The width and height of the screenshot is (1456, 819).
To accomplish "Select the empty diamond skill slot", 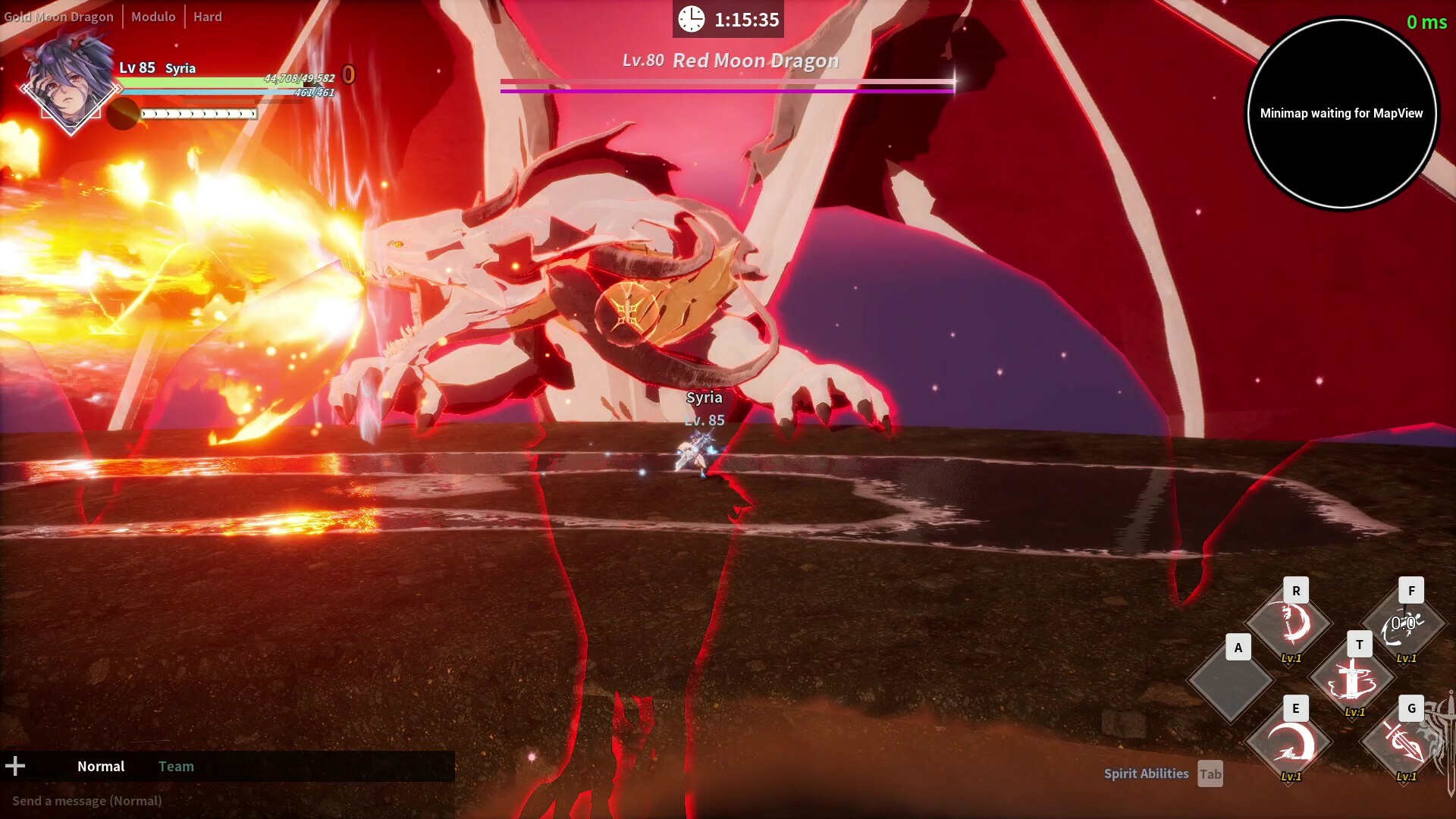I will pos(1230,680).
